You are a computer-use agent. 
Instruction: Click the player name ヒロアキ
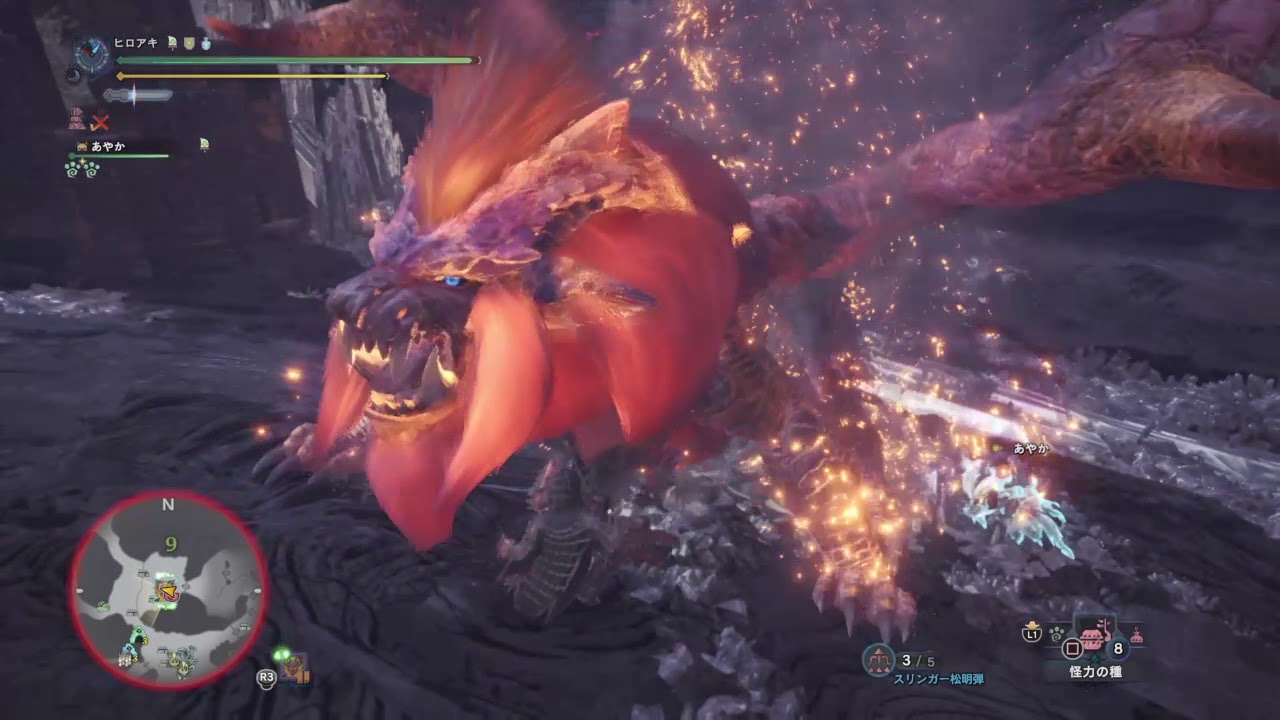(x=138, y=44)
